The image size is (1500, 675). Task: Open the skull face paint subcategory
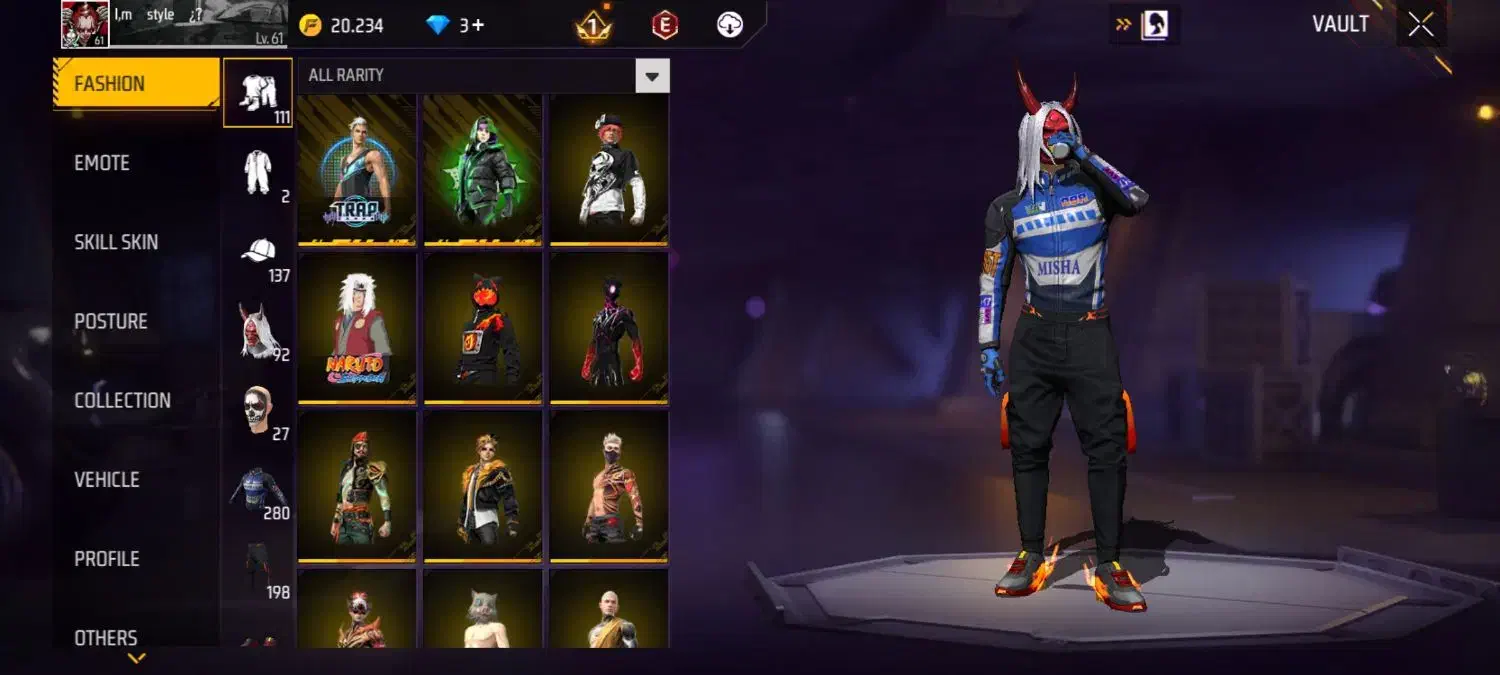tap(258, 411)
